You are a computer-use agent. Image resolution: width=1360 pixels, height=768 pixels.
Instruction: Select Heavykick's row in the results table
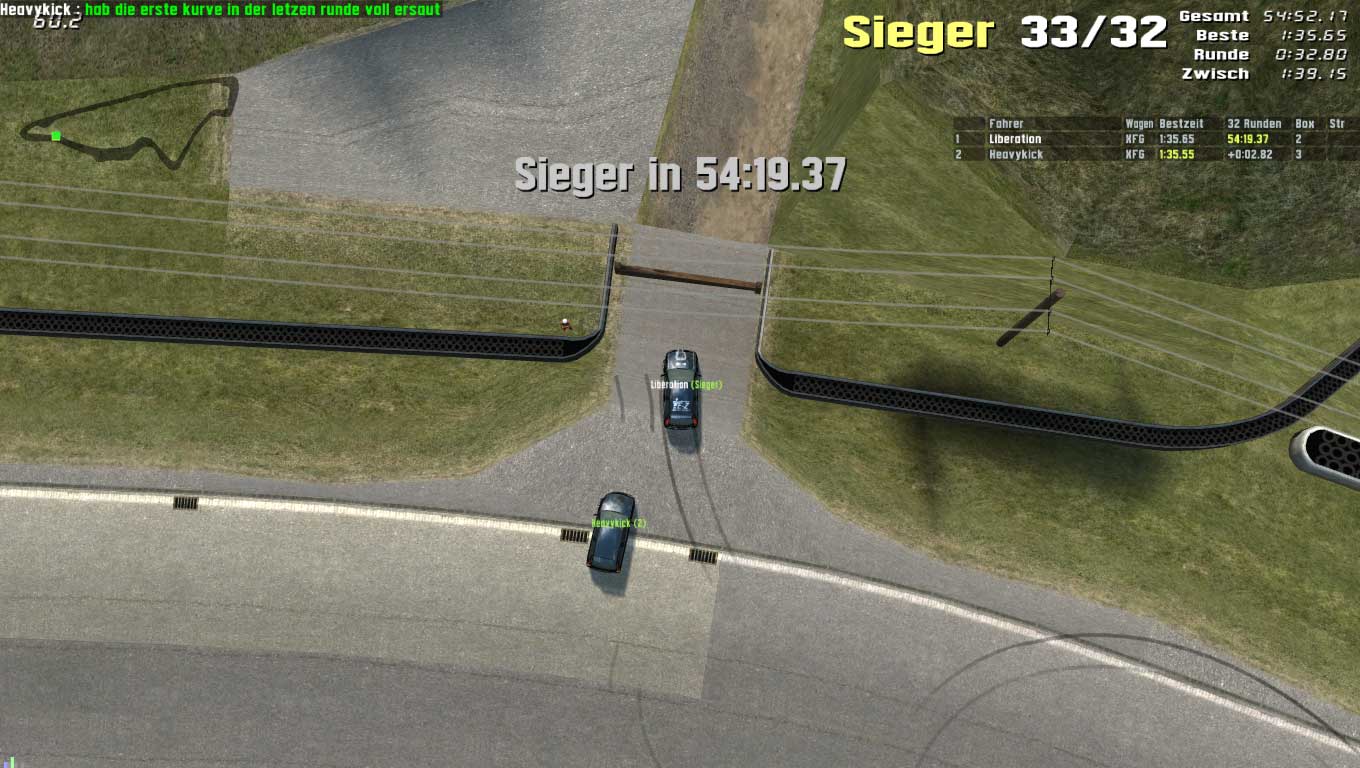(1015, 155)
